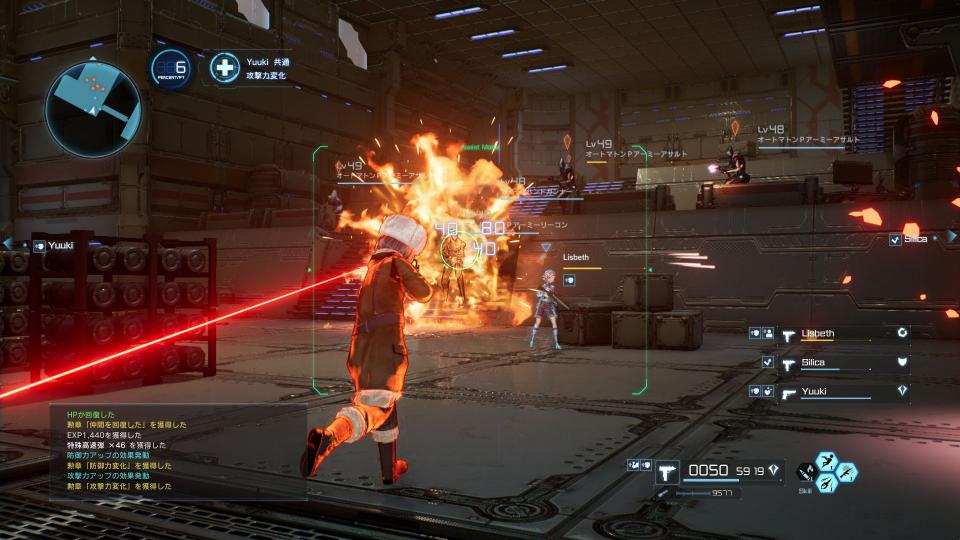Click the message log panel
960x540 pixels.
pos(178,450)
